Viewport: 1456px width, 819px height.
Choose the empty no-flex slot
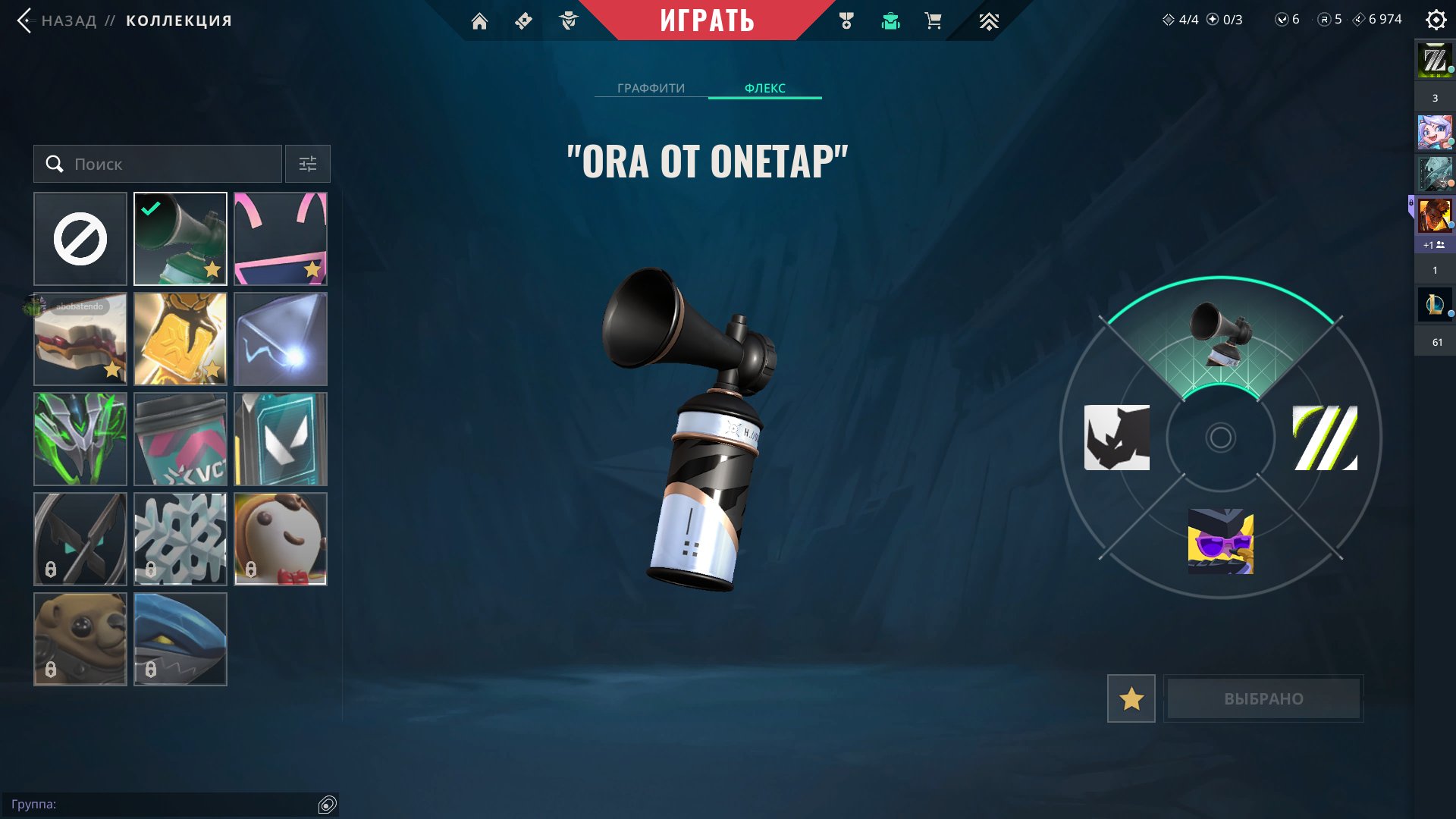tap(80, 239)
